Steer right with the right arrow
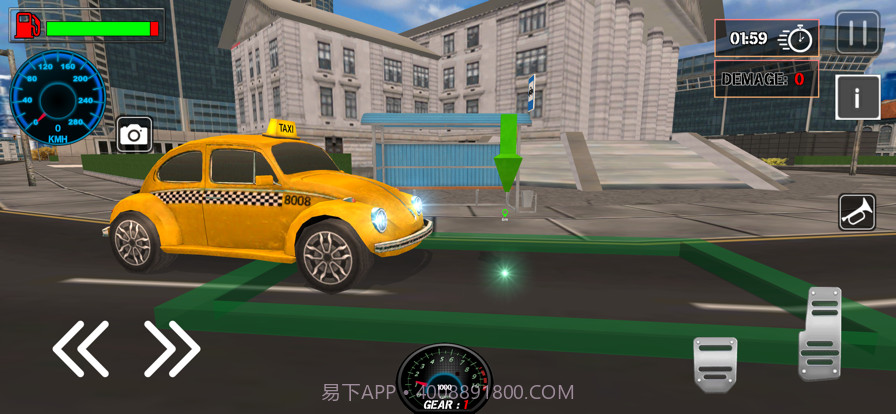Screen dimensions: 896x414 tap(172, 349)
